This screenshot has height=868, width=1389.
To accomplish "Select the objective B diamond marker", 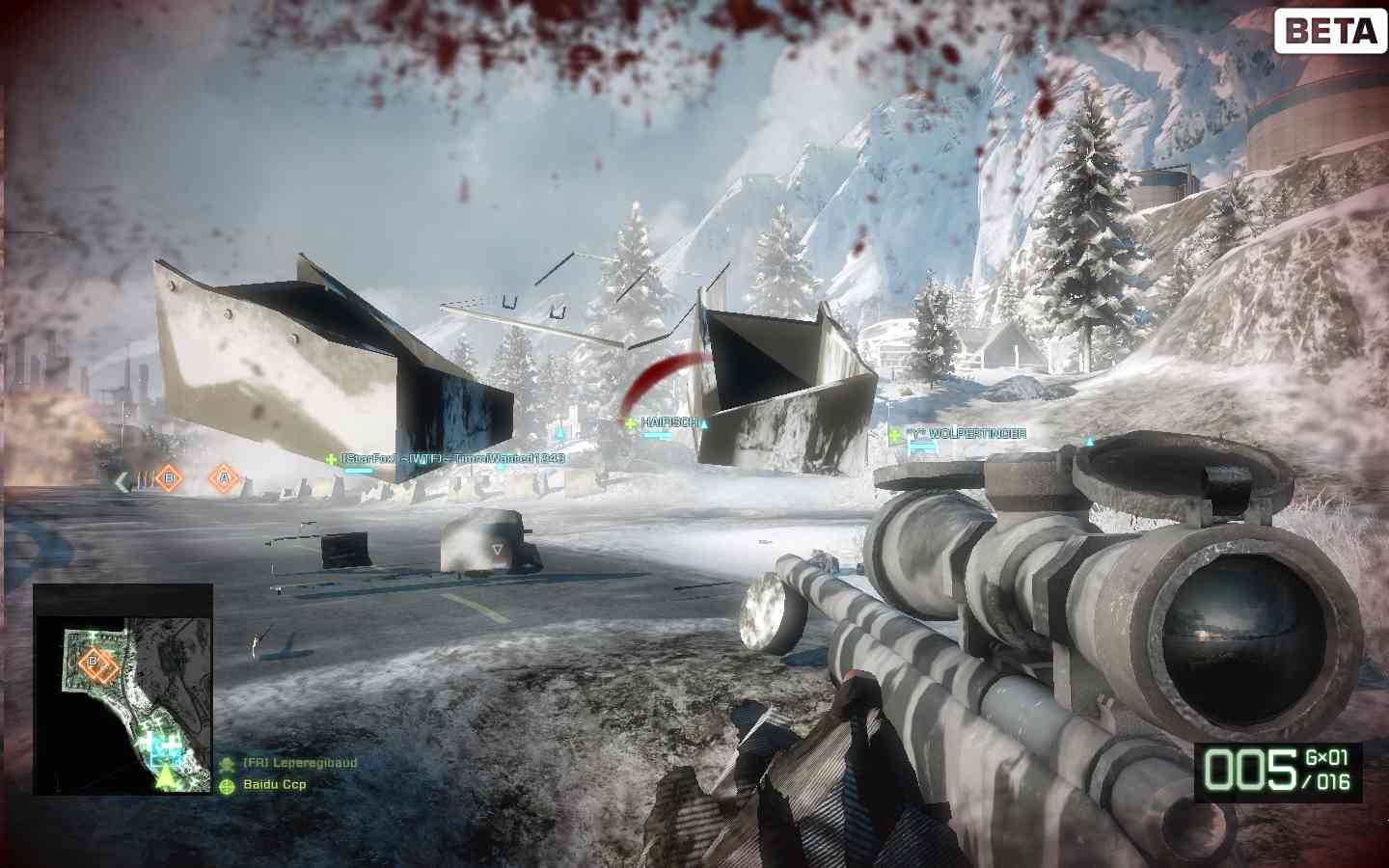I will click(169, 476).
